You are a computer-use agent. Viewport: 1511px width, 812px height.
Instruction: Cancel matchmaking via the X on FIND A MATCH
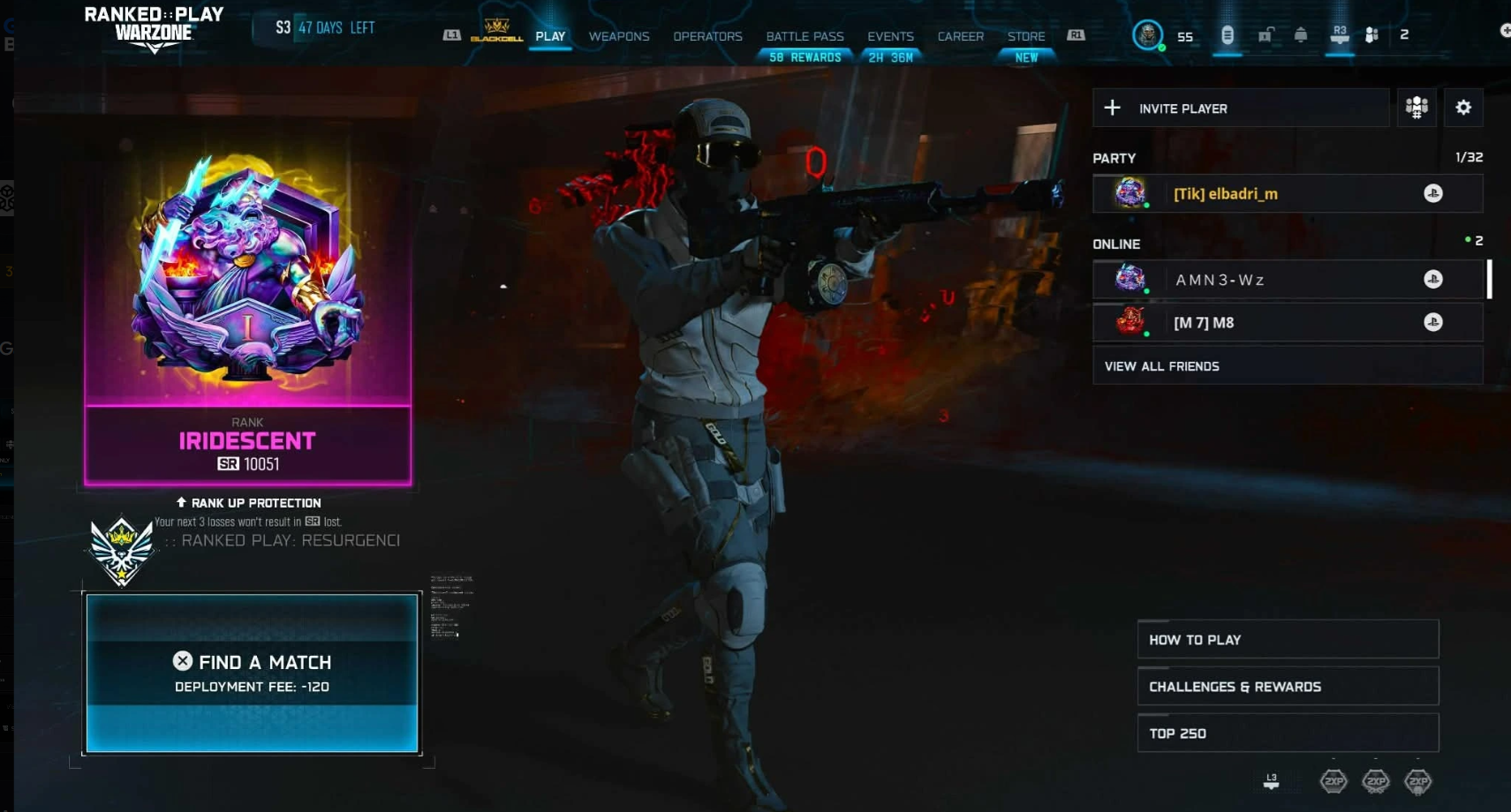click(x=184, y=661)
